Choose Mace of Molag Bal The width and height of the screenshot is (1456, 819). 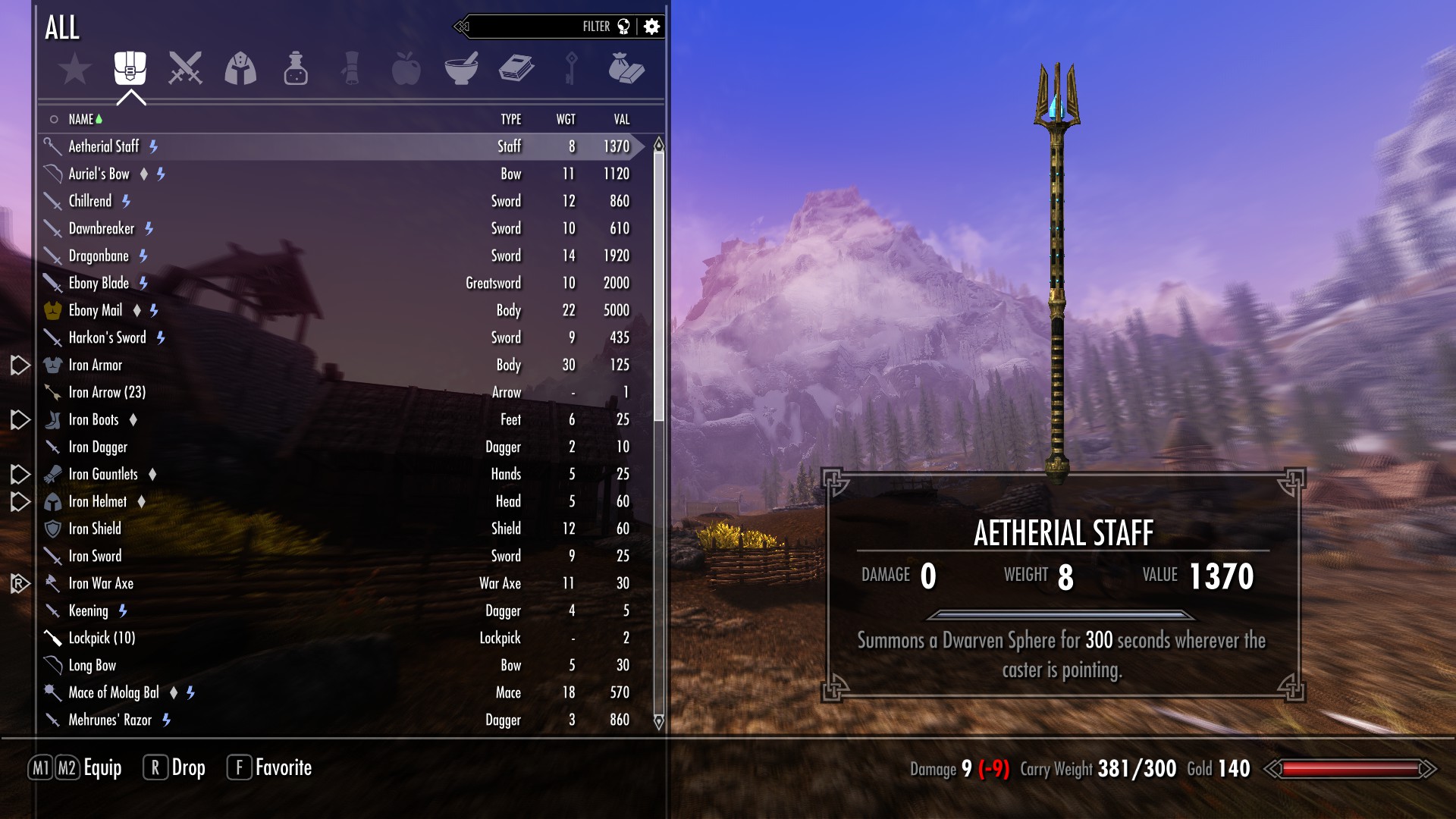(x=114, y=693)
